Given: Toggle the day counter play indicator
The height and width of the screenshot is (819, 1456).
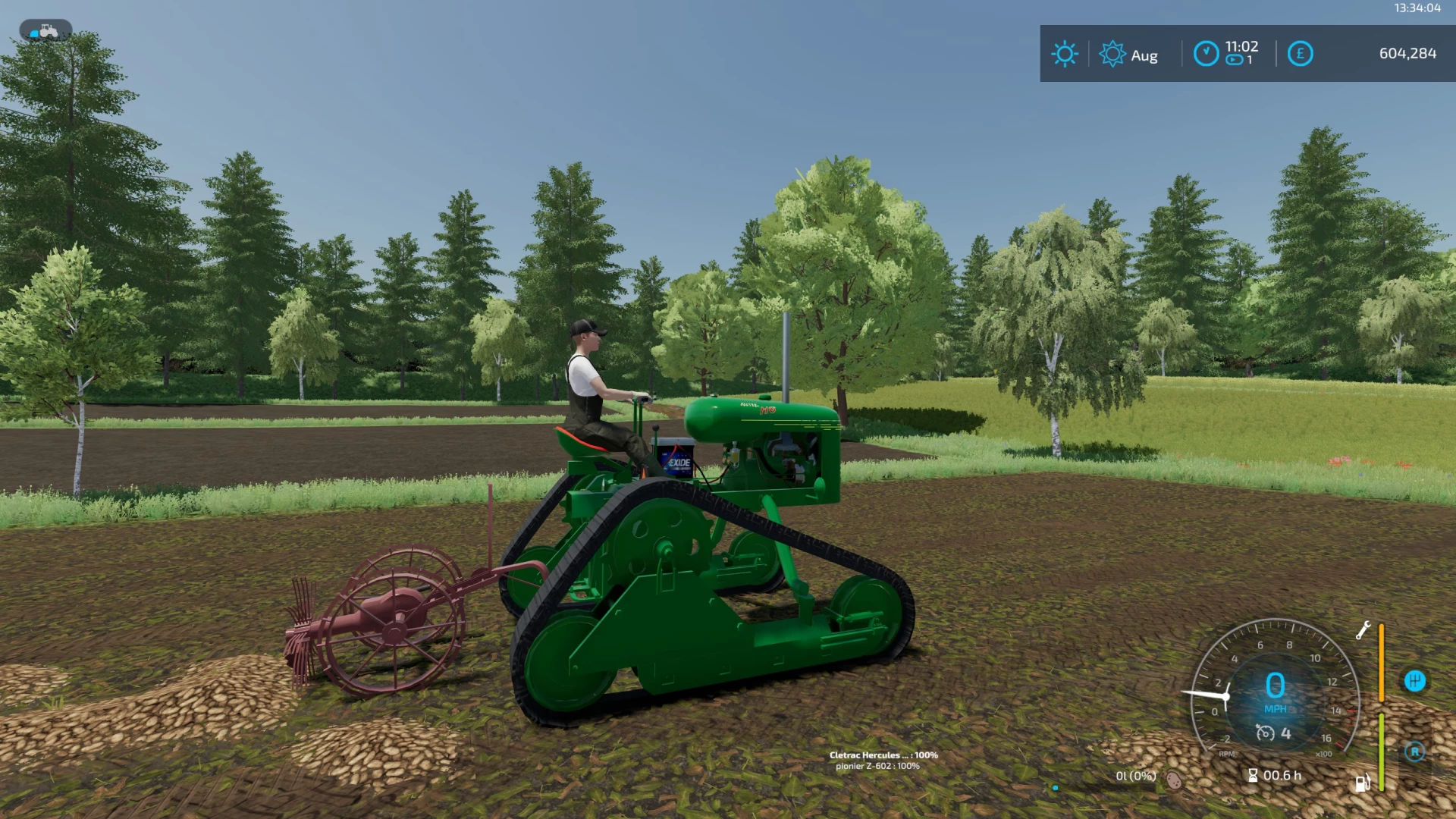Looking at the screenshot, I should pos(1232,61).
